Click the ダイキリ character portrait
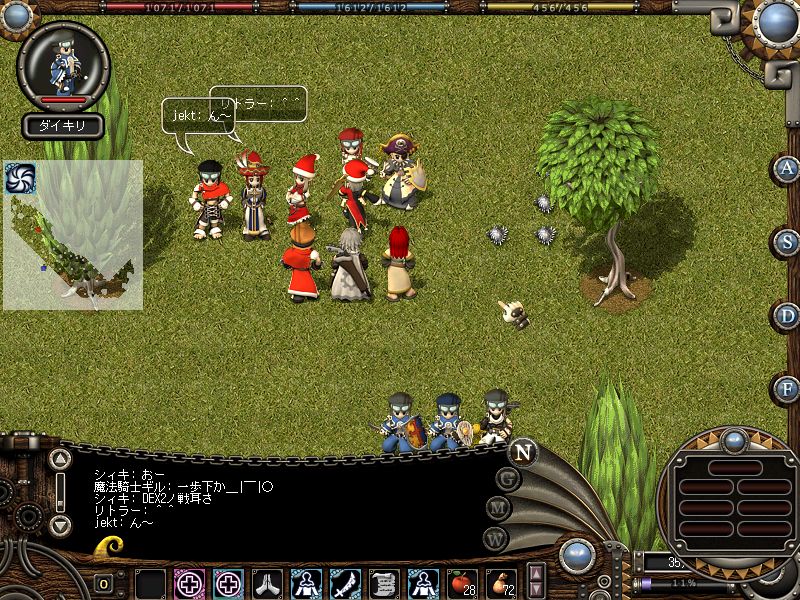Screen dimensions: 800x600 point(63,64)
